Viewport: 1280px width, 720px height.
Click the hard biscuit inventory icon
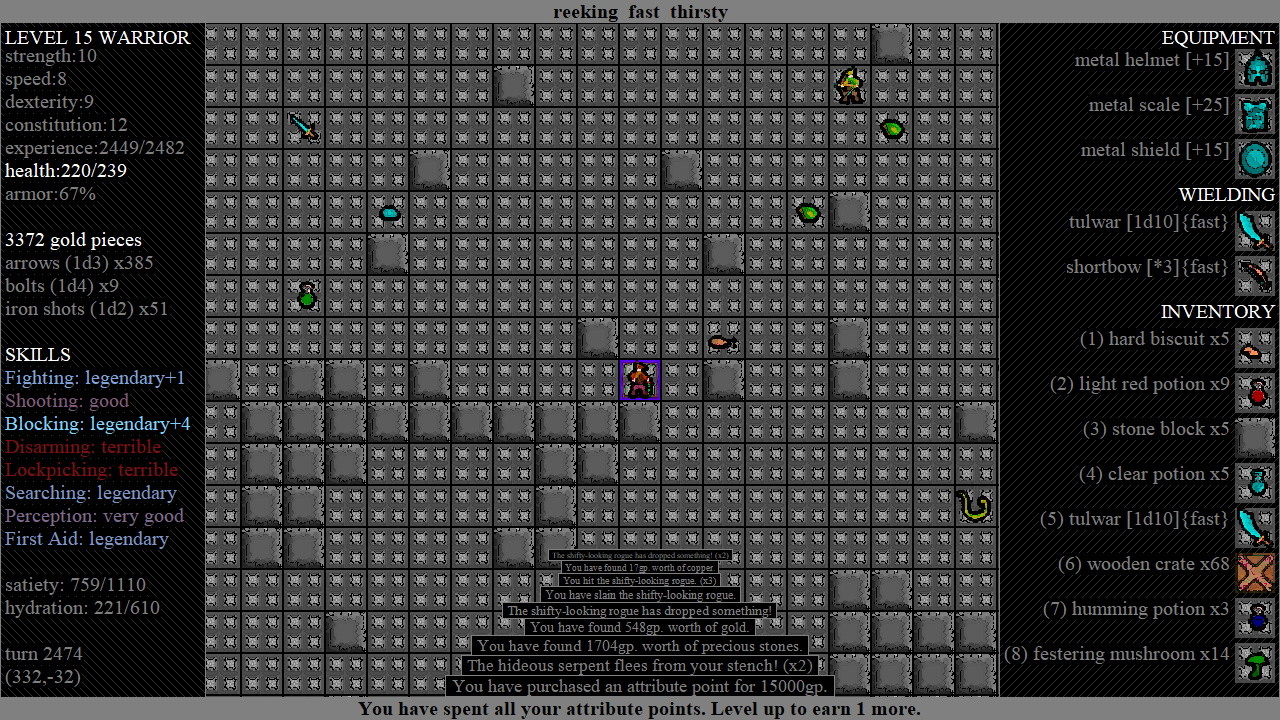(1255, 348)
